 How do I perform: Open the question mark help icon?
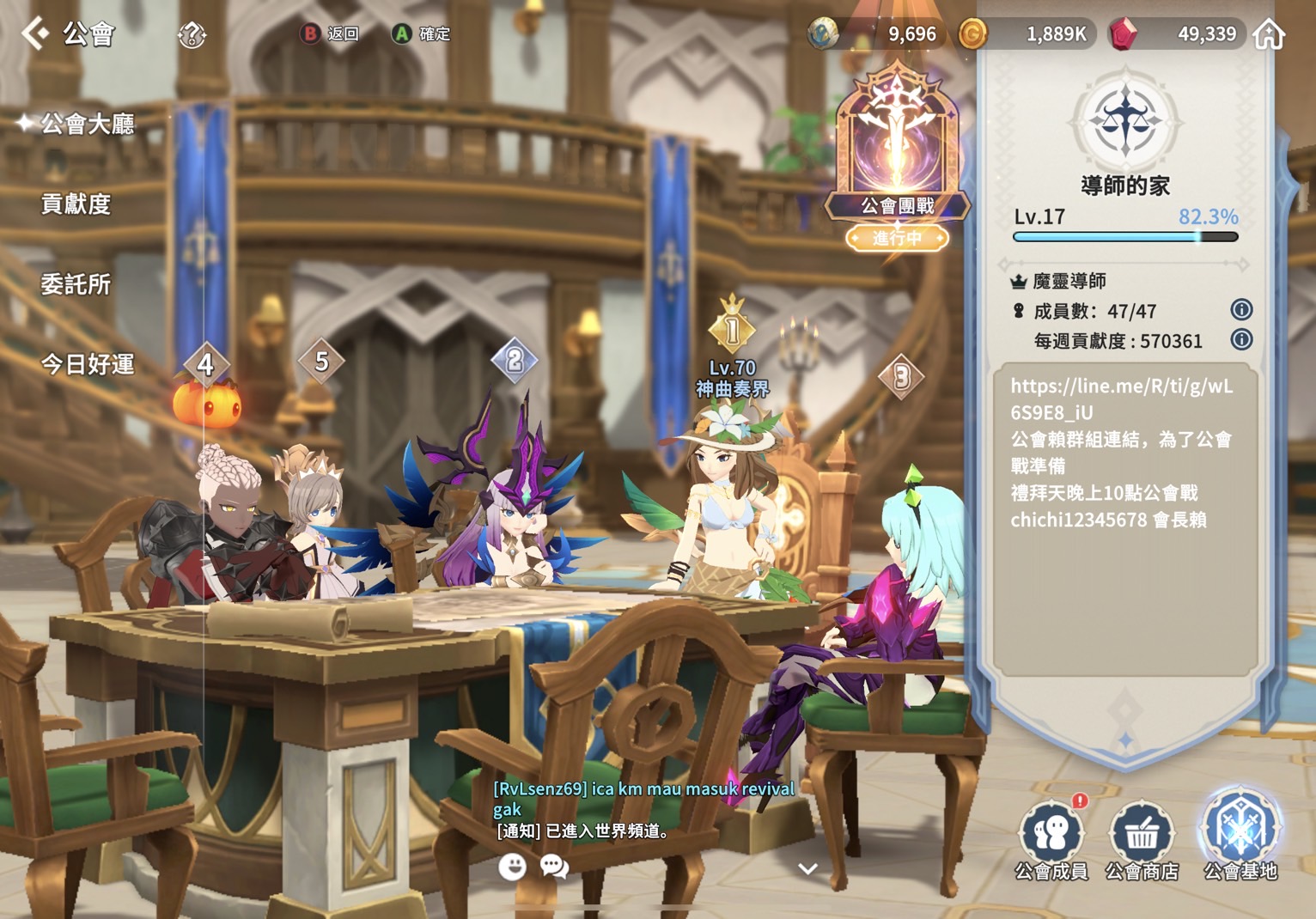click(192, 35)
